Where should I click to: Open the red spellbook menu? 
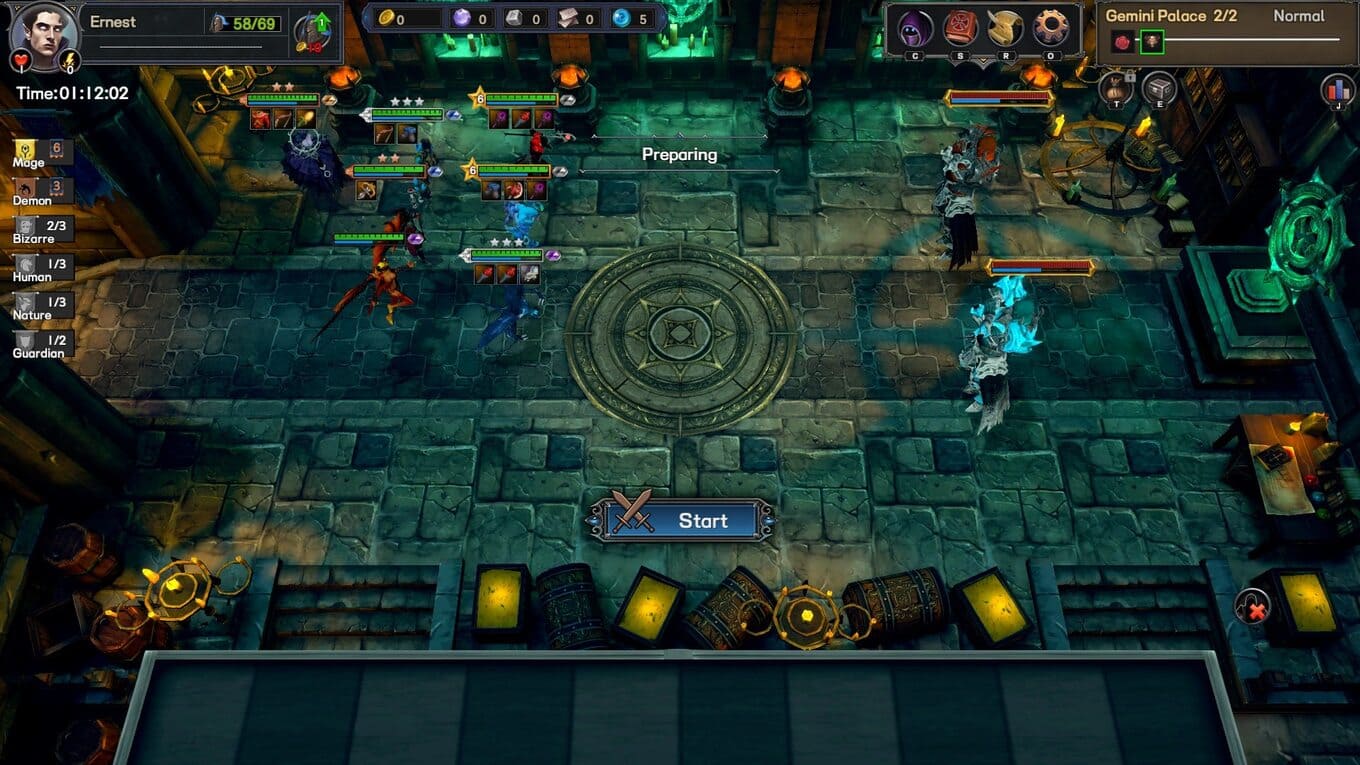point(962,29)
